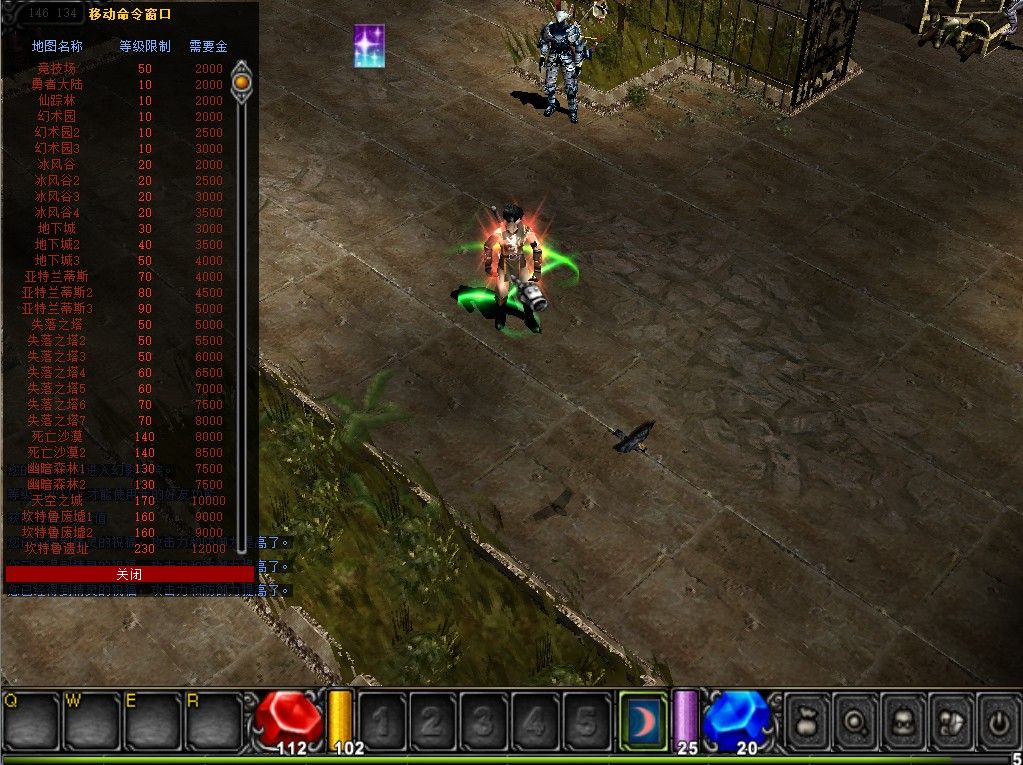Open the helmet character info button
1023x765 pixels.
pyautogui.click(x=905, y=719)
